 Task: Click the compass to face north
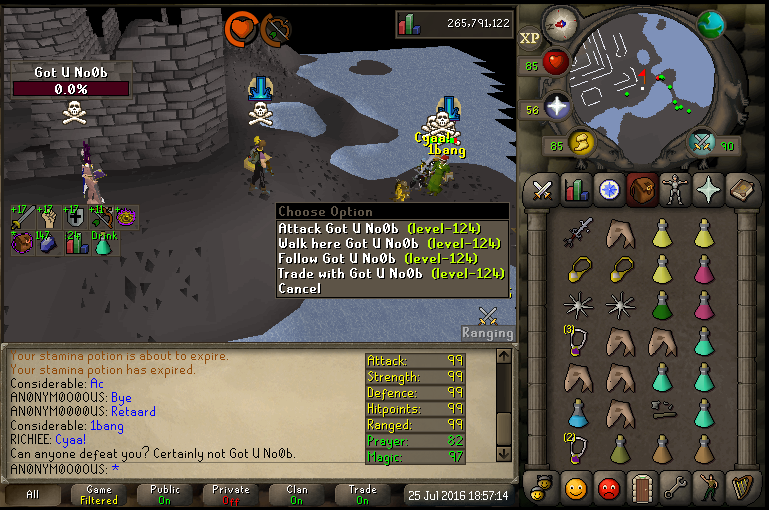(x=562, y=25)
